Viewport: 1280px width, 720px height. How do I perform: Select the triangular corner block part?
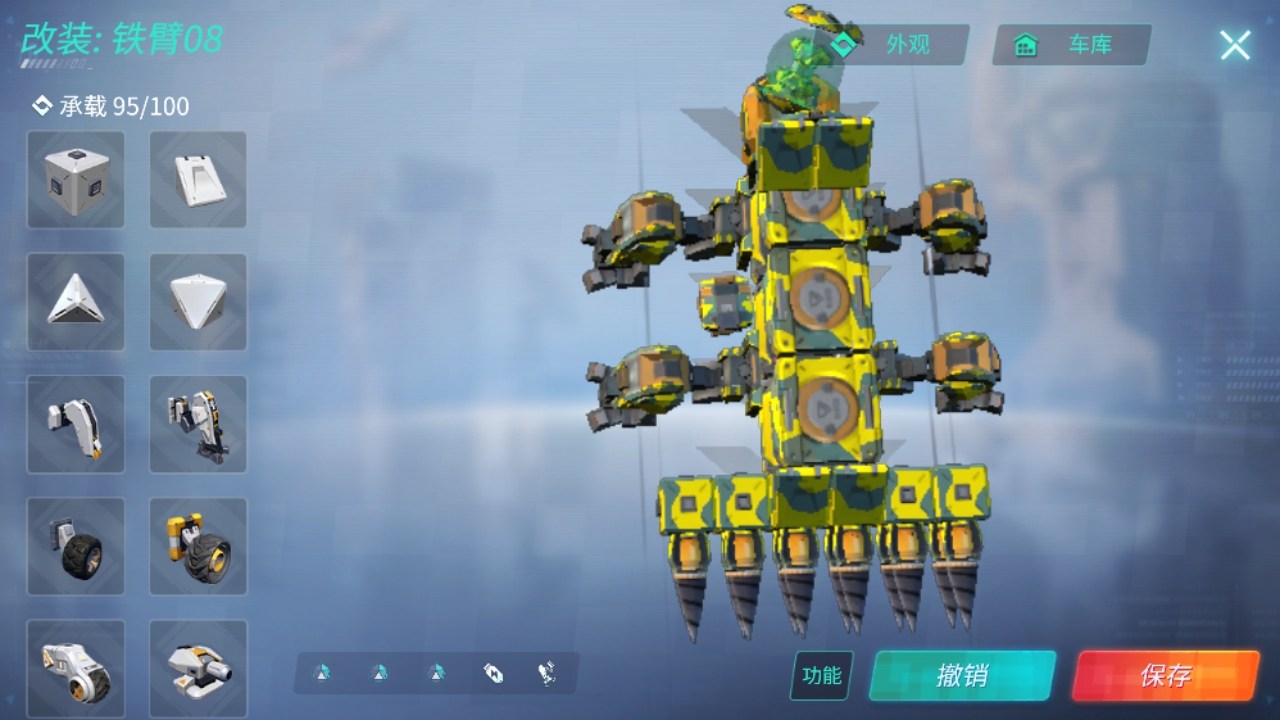[76, 303]
